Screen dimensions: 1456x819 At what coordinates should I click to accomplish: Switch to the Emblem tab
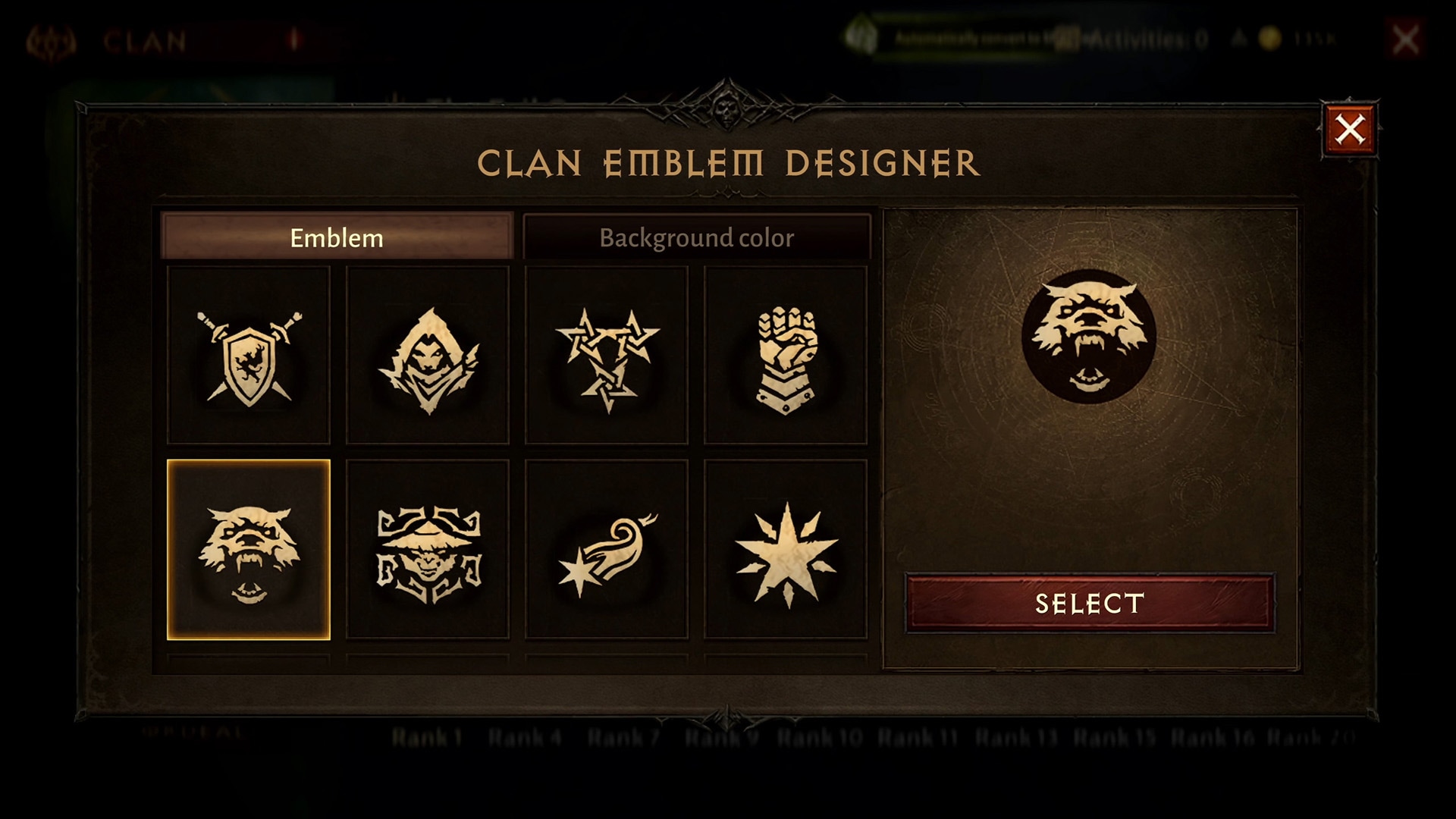337,237
